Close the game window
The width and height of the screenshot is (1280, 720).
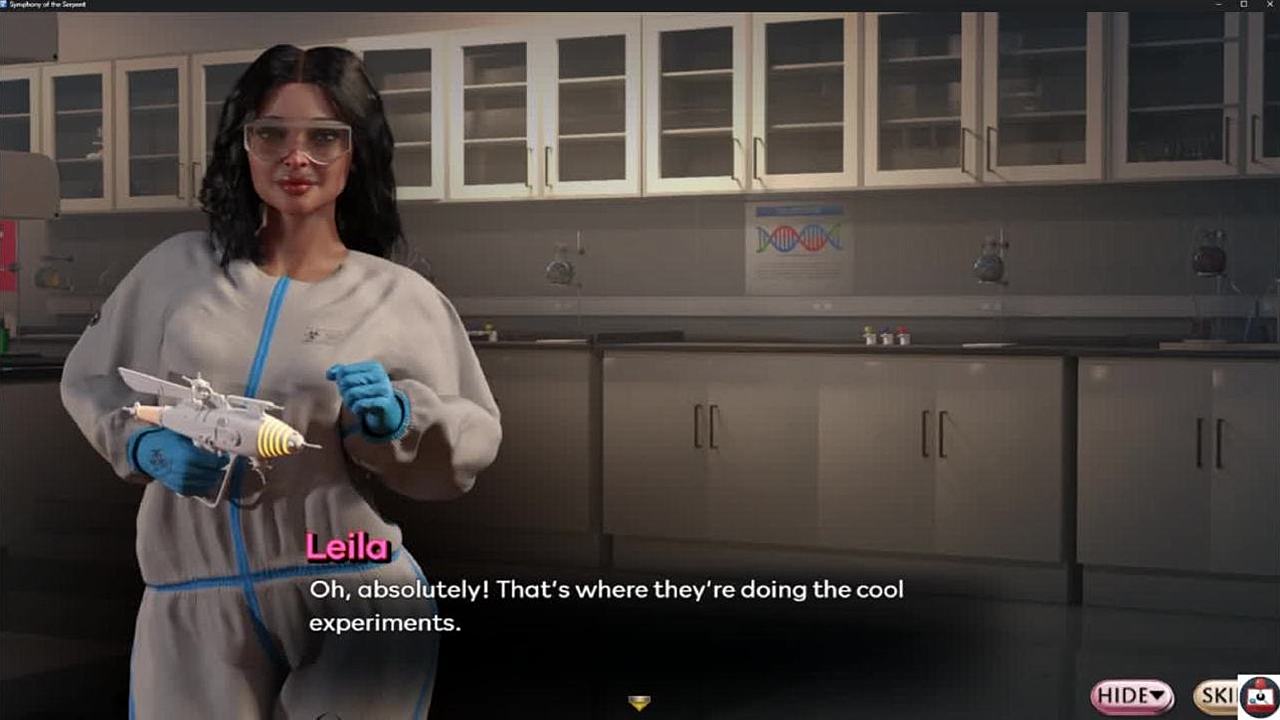pos(1268,5)
